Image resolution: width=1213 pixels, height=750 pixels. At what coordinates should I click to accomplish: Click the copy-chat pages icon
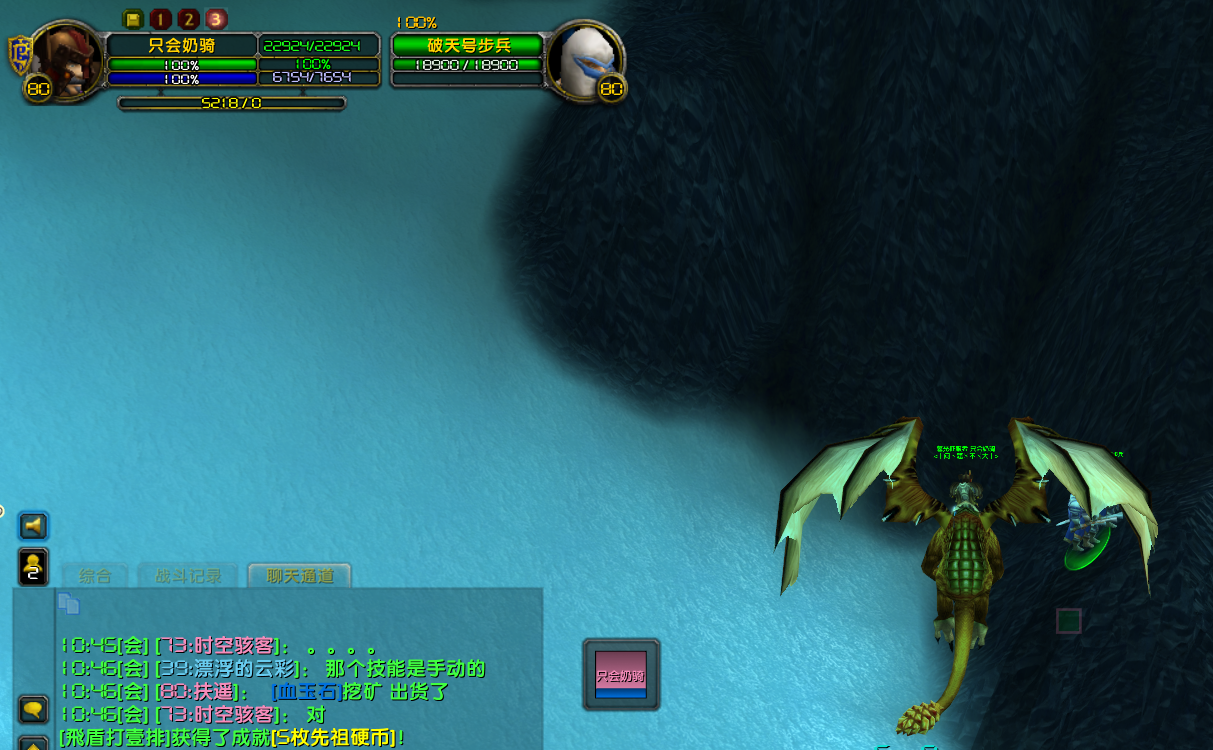pyautogui.click(x=68, y=603)
